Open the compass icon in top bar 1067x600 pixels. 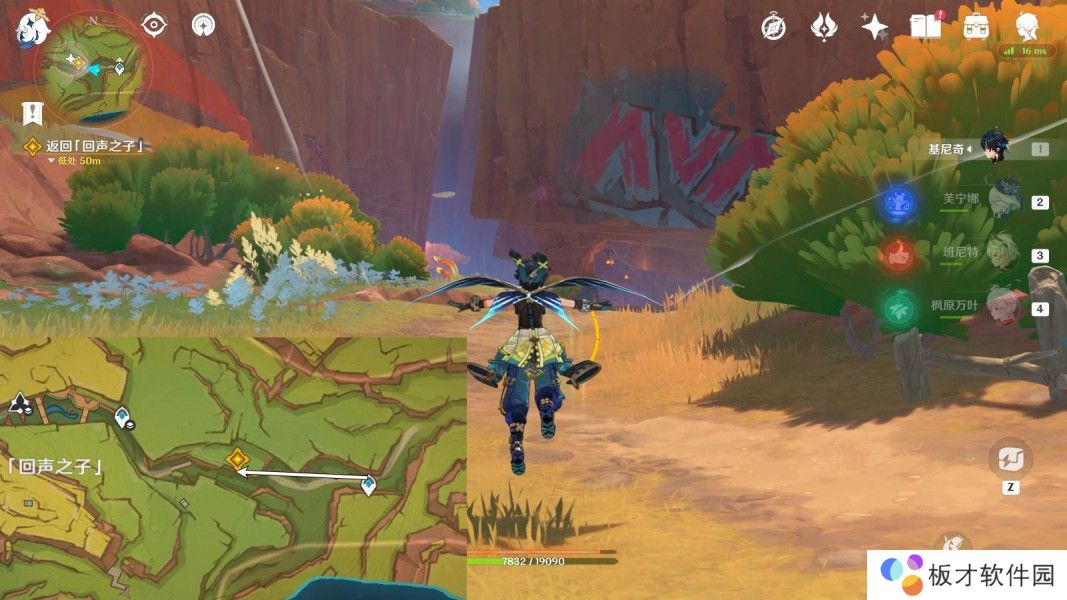pyautogui.click(x=773, y=27)
